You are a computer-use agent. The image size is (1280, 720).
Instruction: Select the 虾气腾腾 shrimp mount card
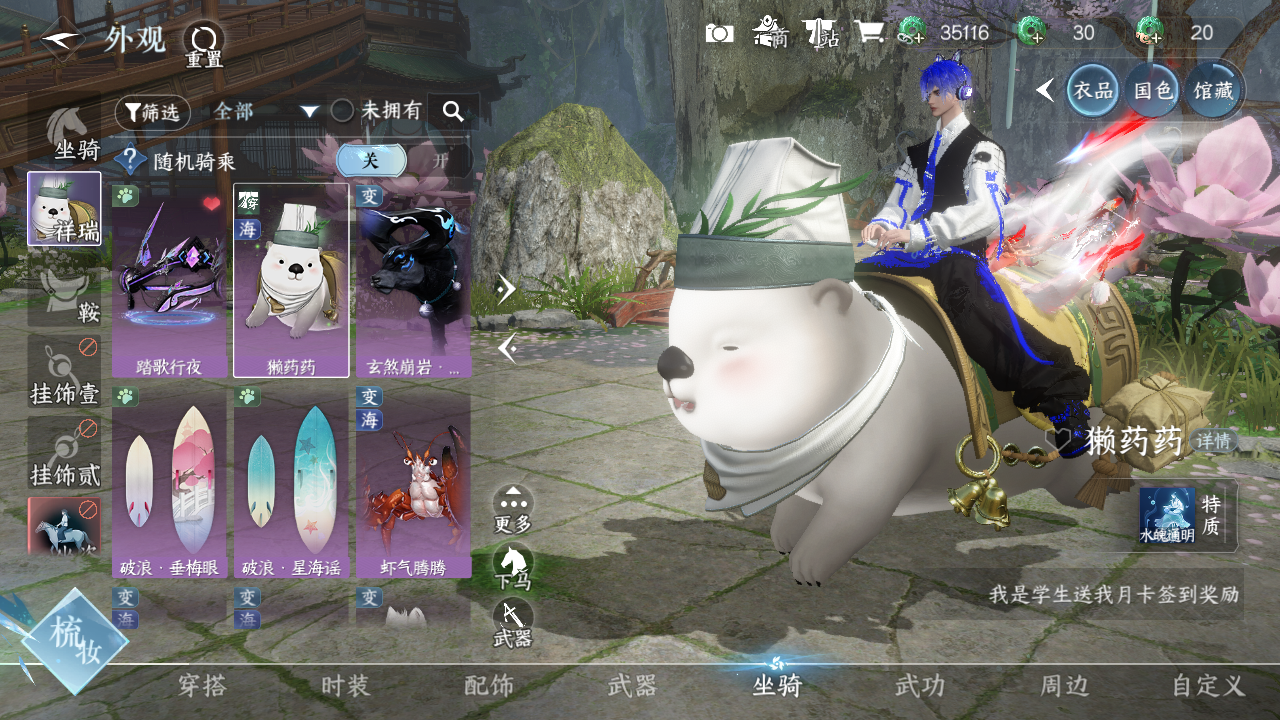tap(413, 482)
